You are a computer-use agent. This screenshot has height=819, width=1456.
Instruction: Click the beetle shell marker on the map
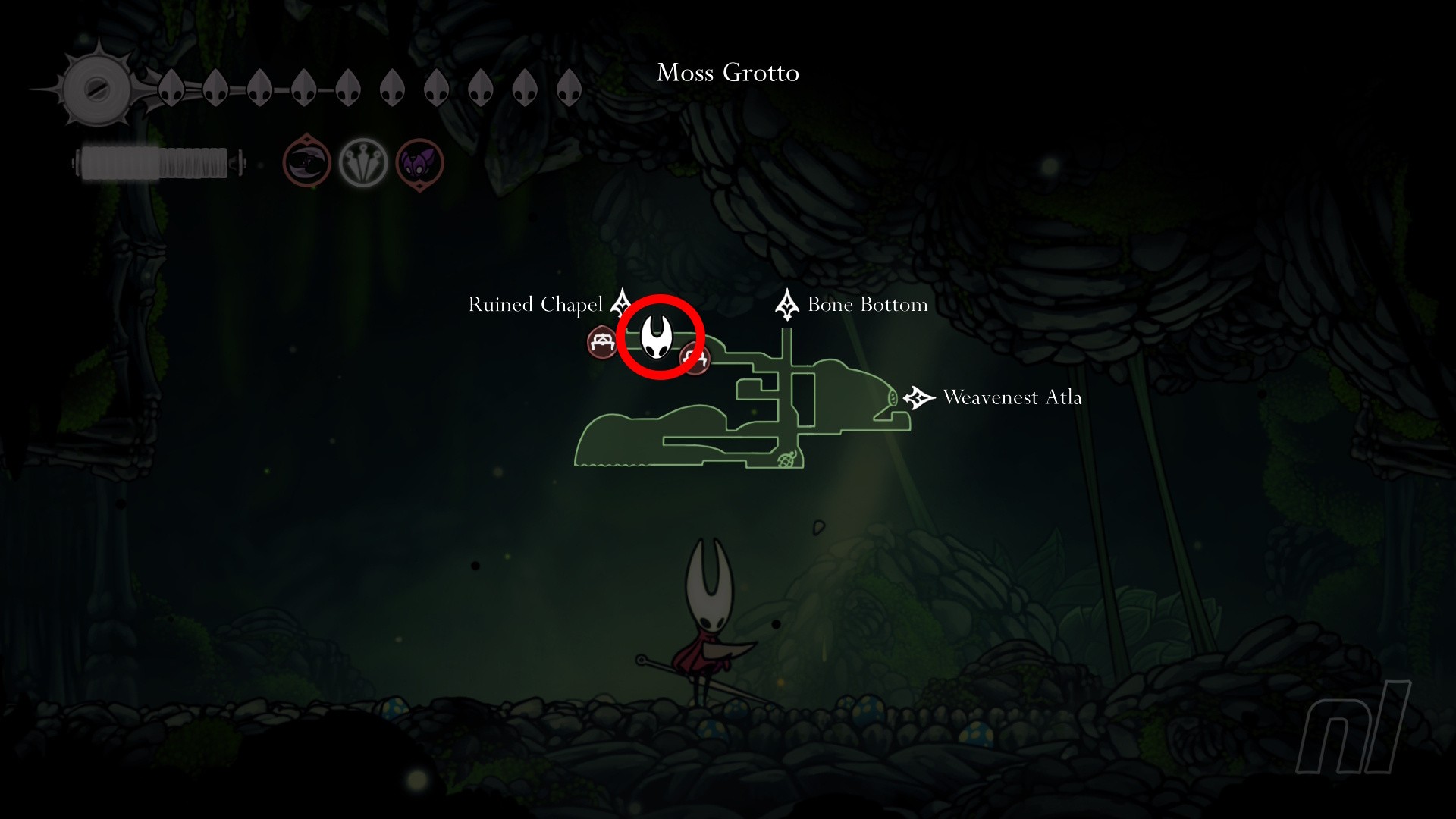pos(787,459)
